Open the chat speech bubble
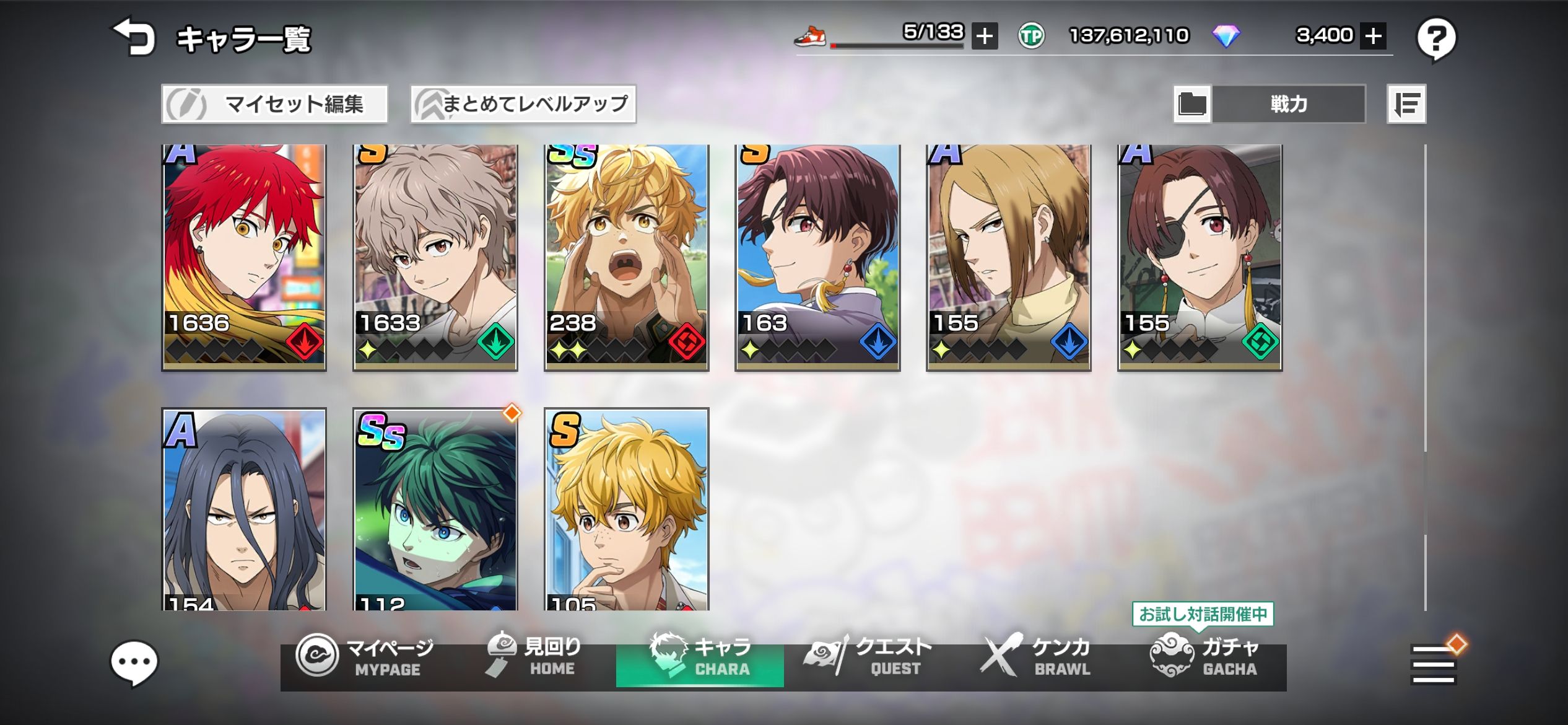The height and width of the screenshot is (725, 1568). pyautogui.click(x=134, y=662)
